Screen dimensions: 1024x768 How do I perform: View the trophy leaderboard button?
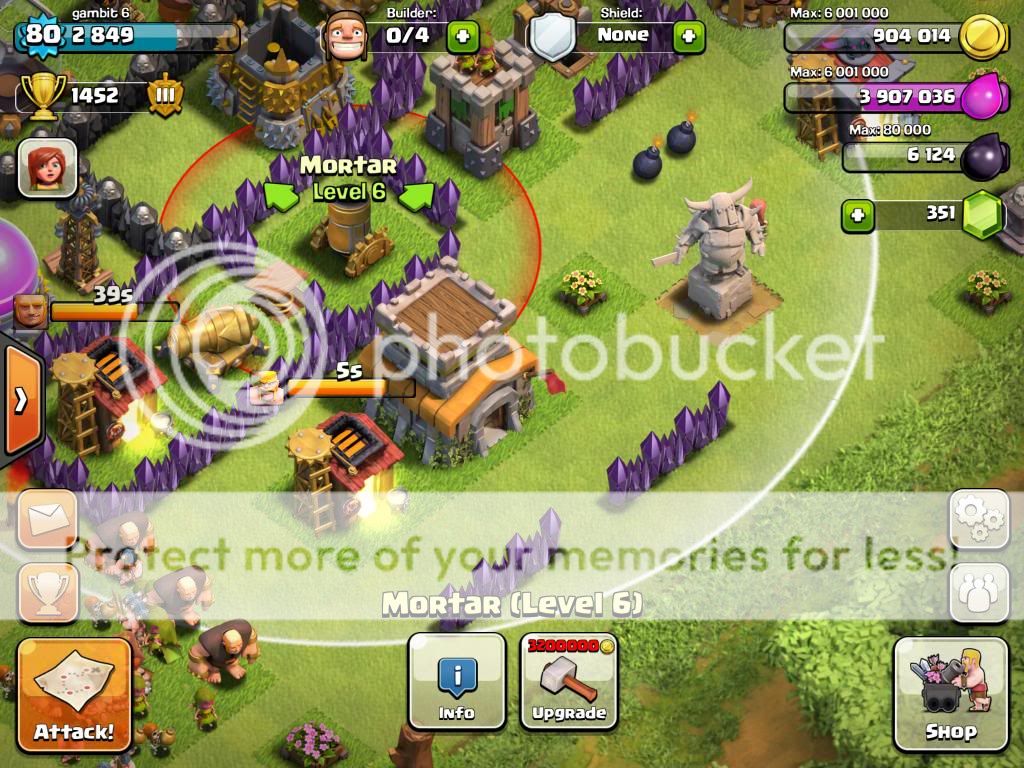click(x=47, y=592)
